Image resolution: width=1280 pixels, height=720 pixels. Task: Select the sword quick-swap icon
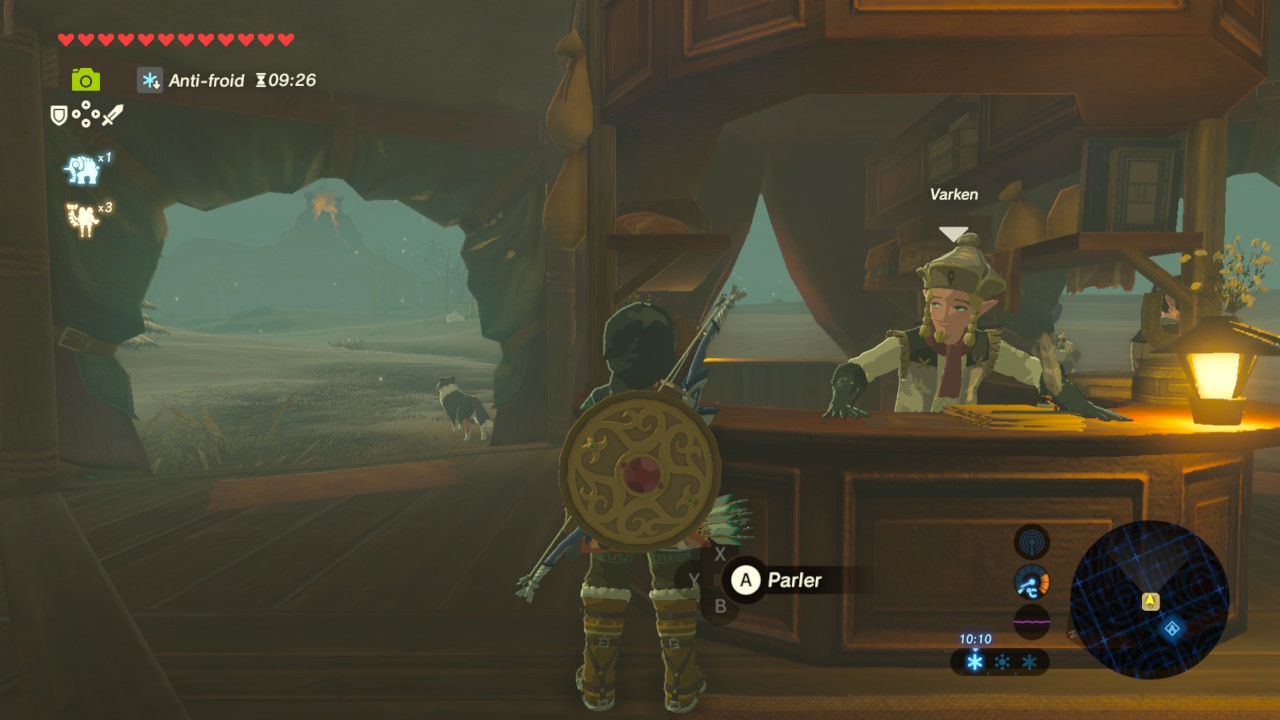(112, 116)
